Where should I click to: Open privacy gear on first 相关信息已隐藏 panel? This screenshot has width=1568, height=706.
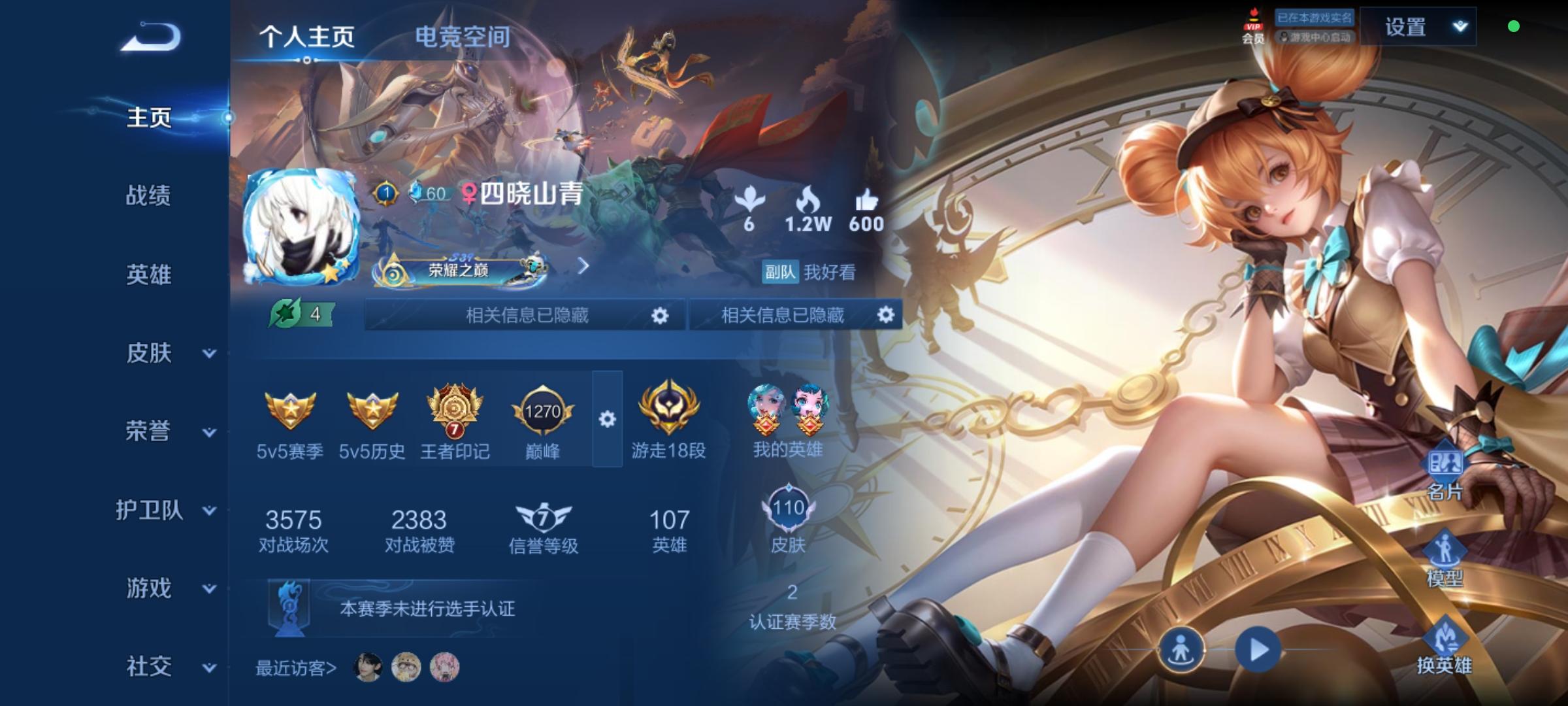coord(659,315)
